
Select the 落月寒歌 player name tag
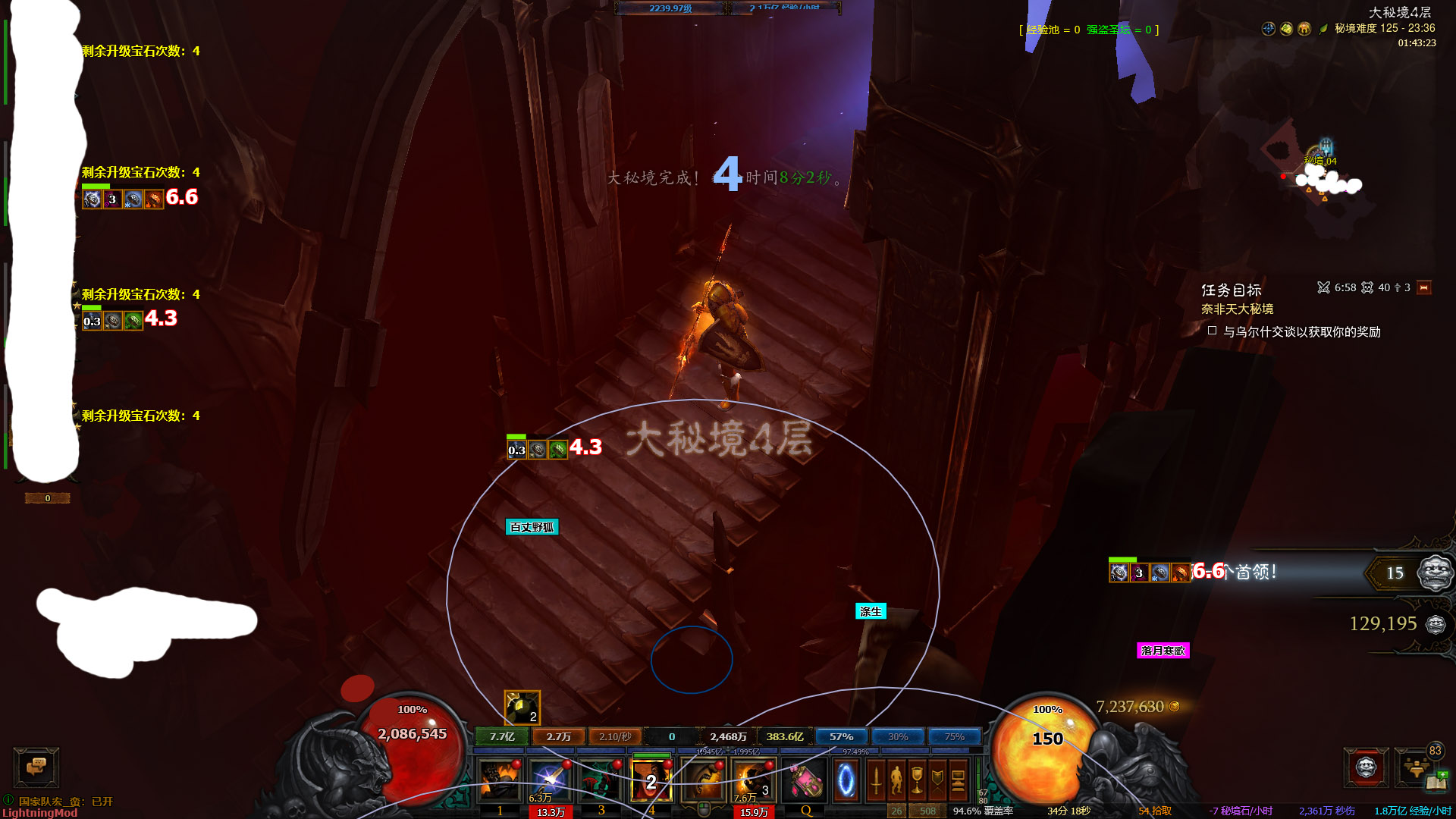pos(1163,651)
